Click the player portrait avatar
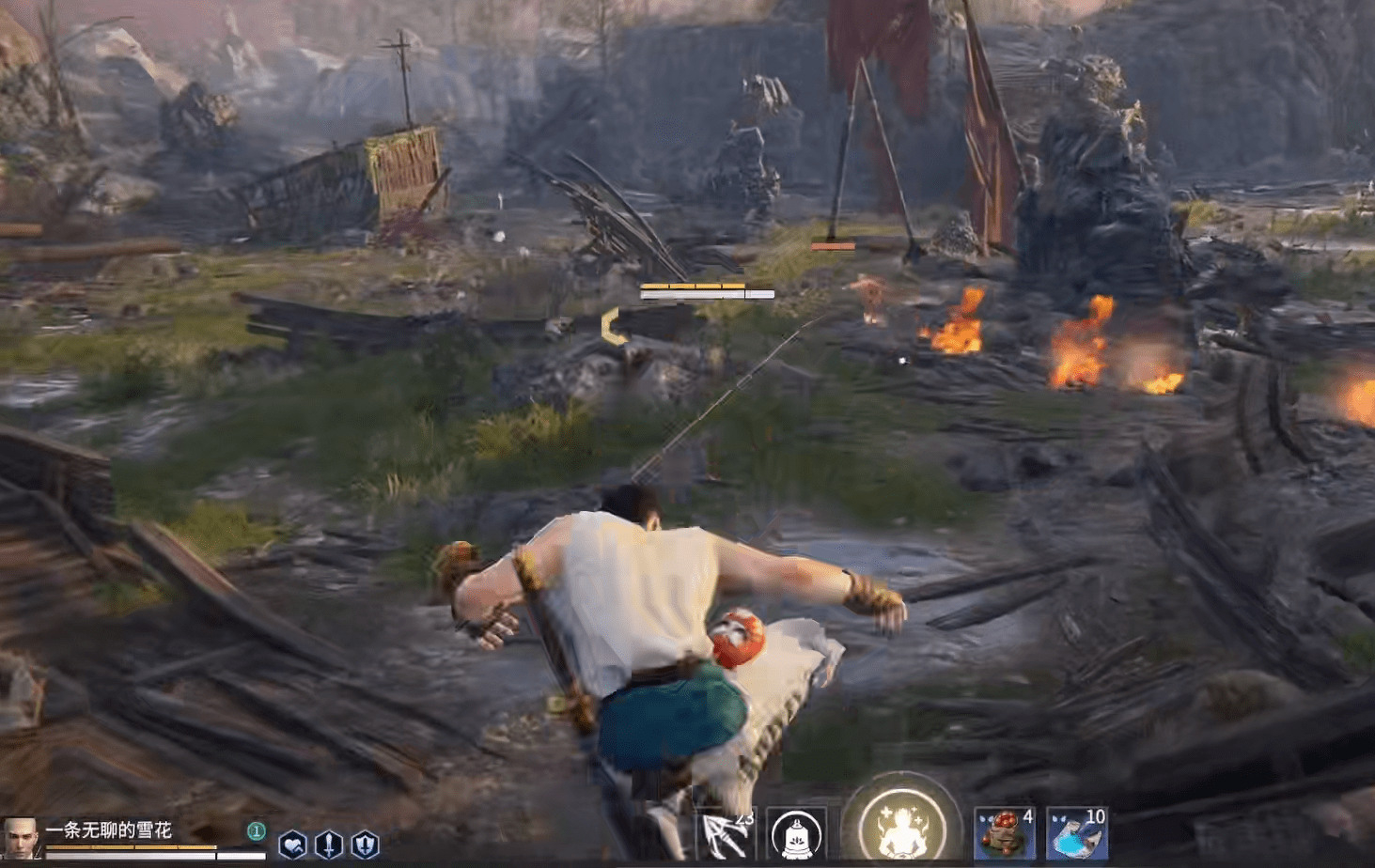The width and height of the screenshot is (1375, 868). click(19, 837)
